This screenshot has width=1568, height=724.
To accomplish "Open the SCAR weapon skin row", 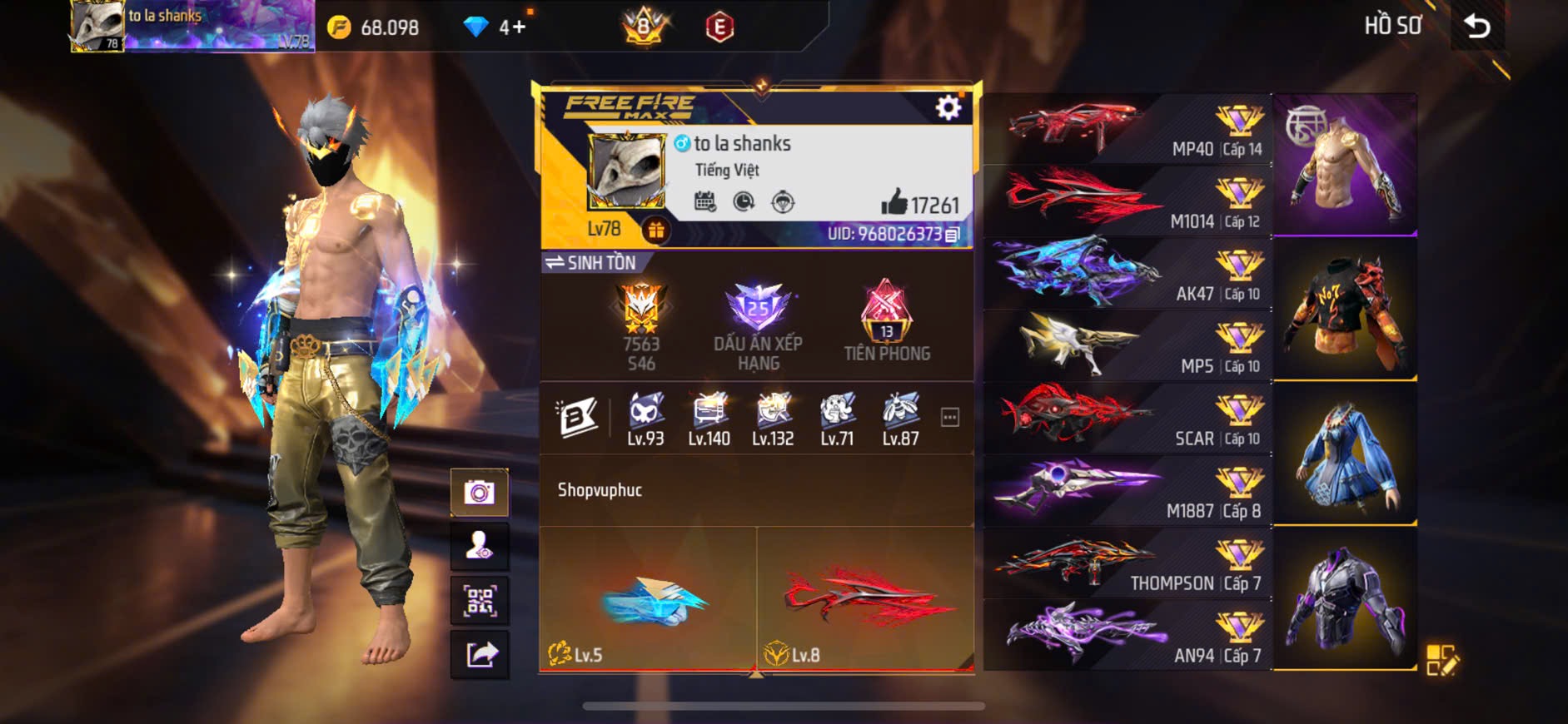I will click(1127, 418).
